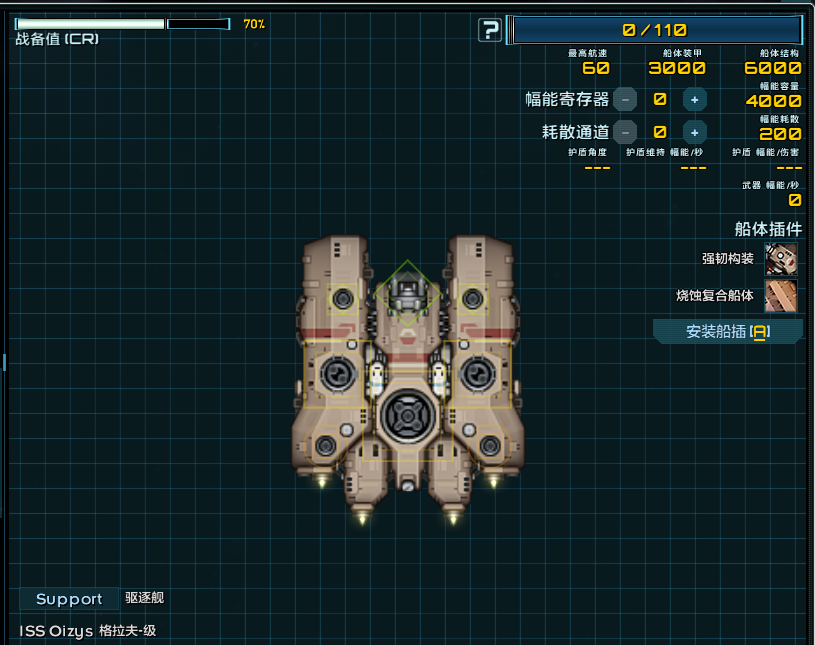The image size is (815, 645).
Task: Select the 强韧构装 hullmod icon
Action: point(781,259)
